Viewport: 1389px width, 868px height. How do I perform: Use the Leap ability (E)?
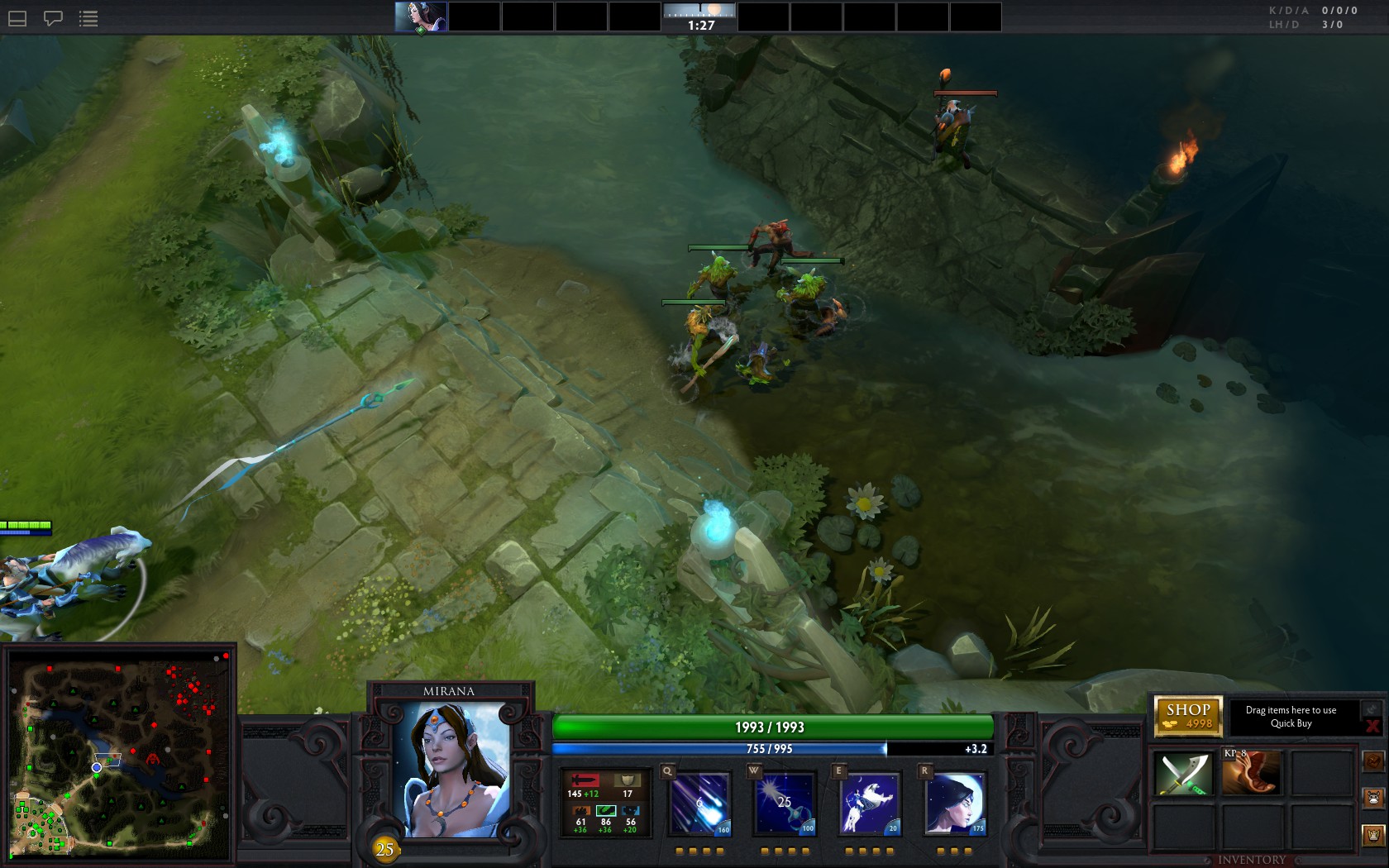869,803
